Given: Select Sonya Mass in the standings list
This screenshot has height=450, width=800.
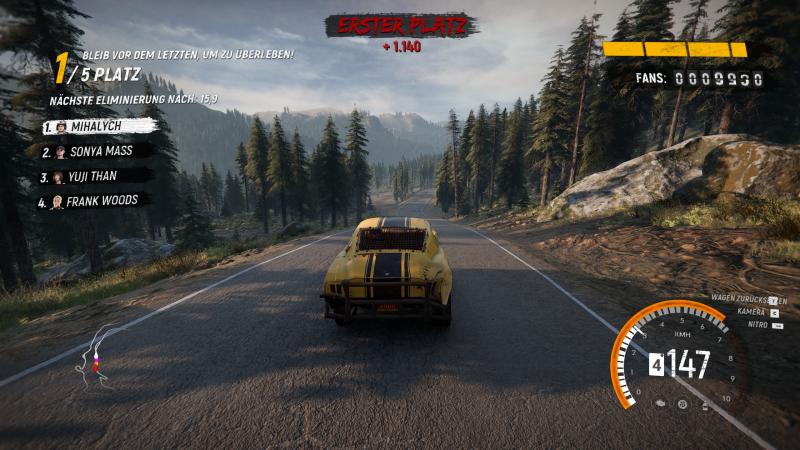Looking at the screenshot, I should (x=98, y=152).
